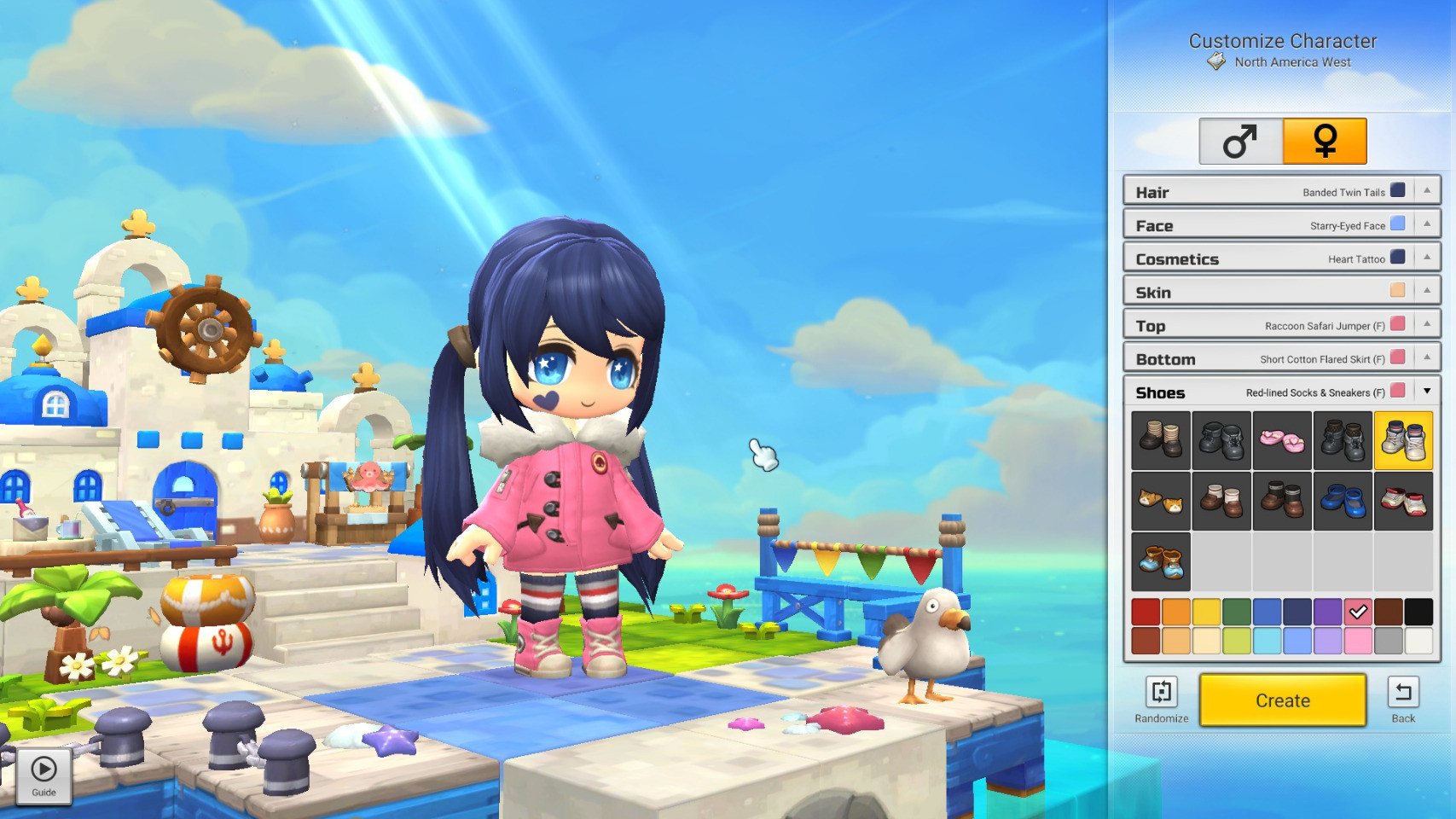Screen dimensions: 1456x819
Task: Collapse the Shoes section
Action: (1426, 392)
